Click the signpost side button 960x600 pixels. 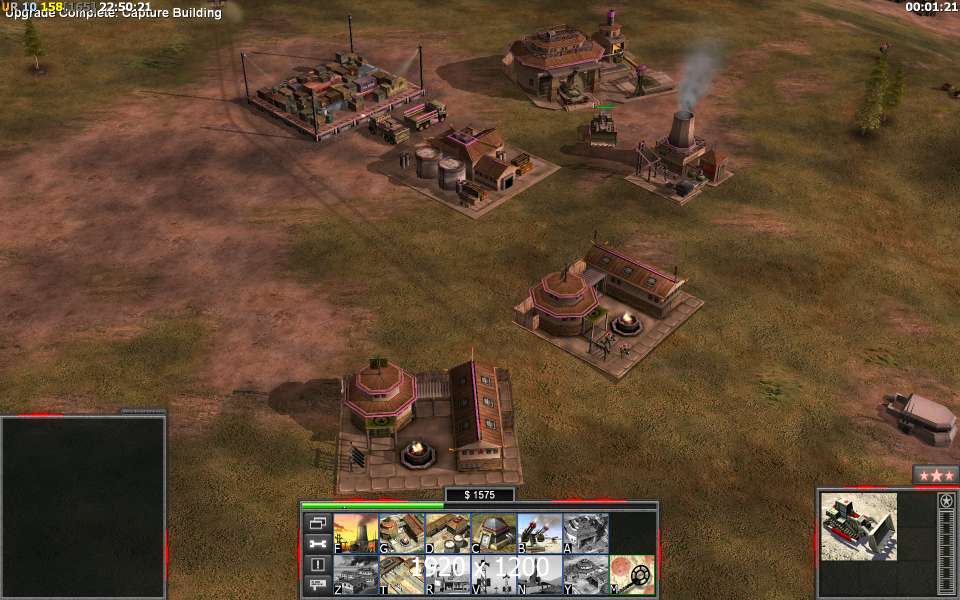(318, 584)
